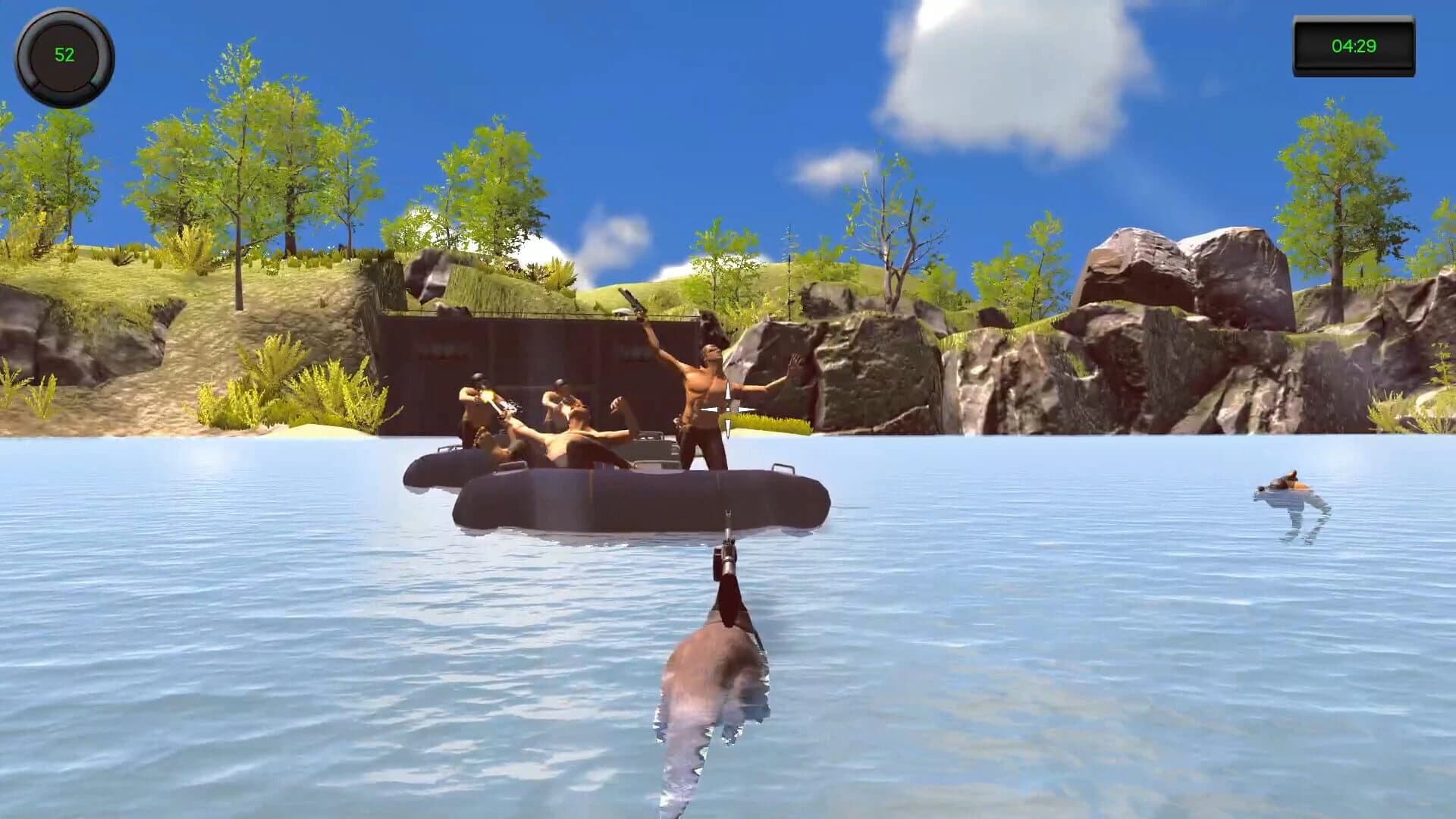This screenshot has width=1456, height=819.
Task: Click the crosshair reticle in the center
Action: [728, 409]
